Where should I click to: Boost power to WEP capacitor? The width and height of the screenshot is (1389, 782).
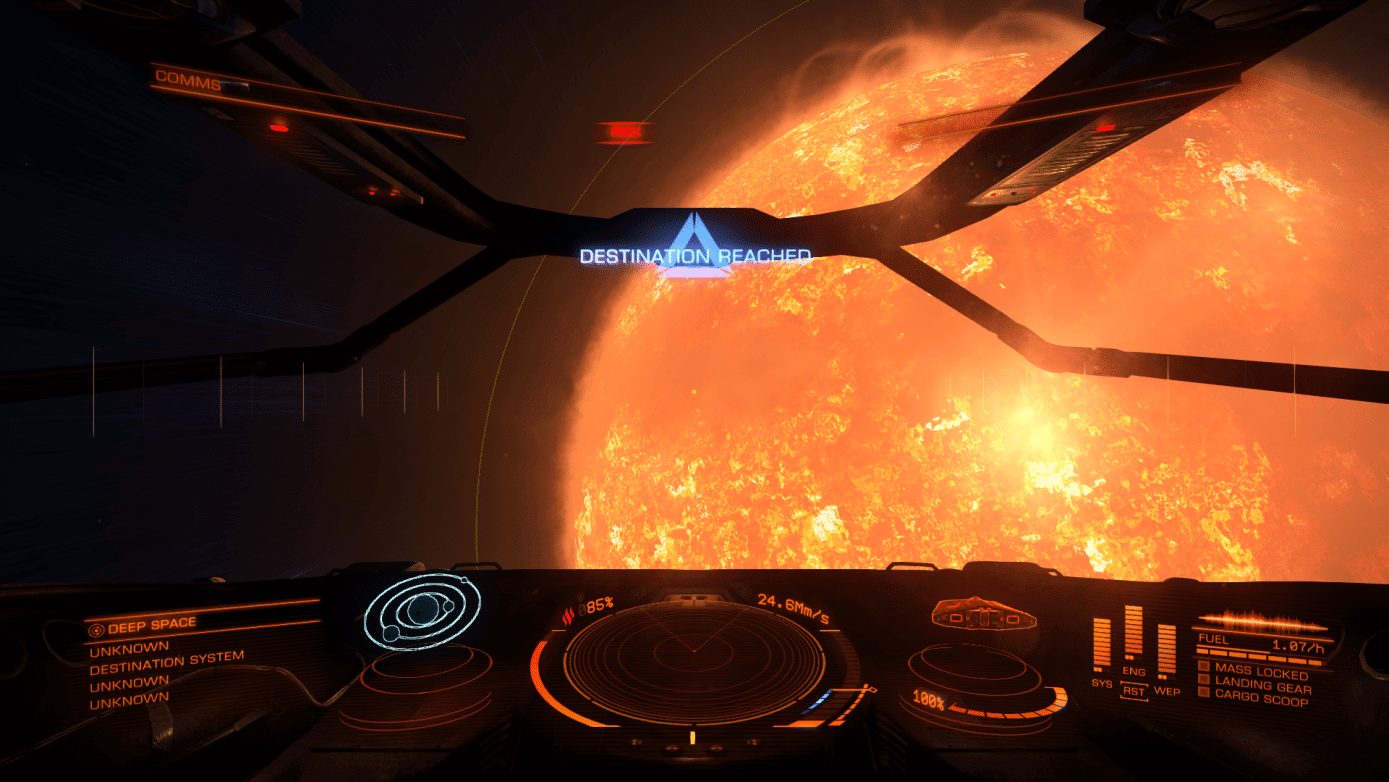tap(1166, 690)
